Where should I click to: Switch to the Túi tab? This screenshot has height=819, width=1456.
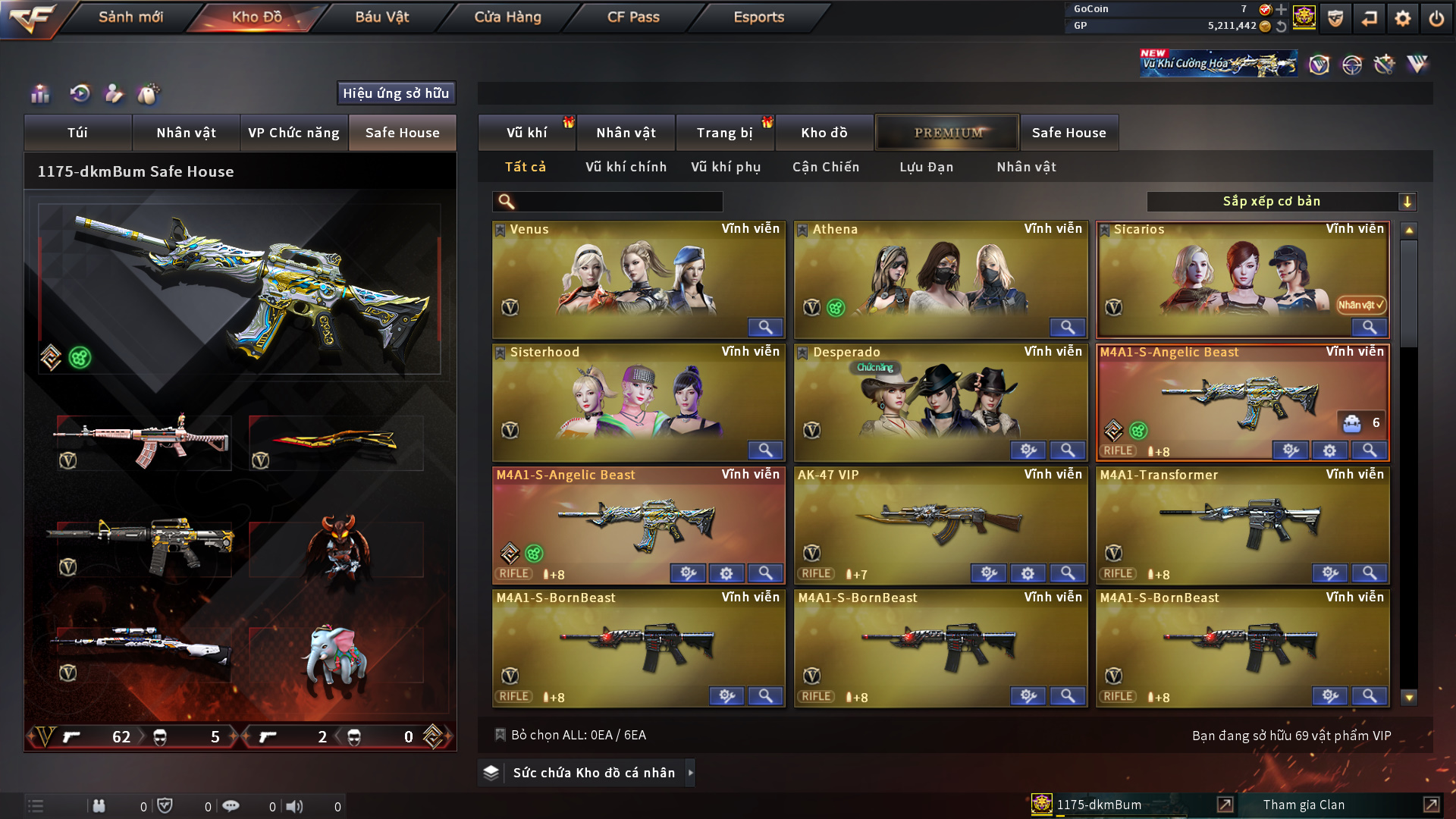coord(77,133)
